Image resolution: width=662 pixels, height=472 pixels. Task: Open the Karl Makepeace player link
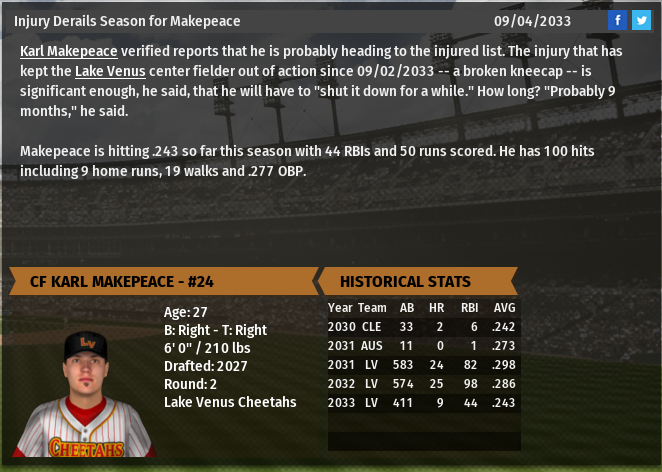(68, 51)
